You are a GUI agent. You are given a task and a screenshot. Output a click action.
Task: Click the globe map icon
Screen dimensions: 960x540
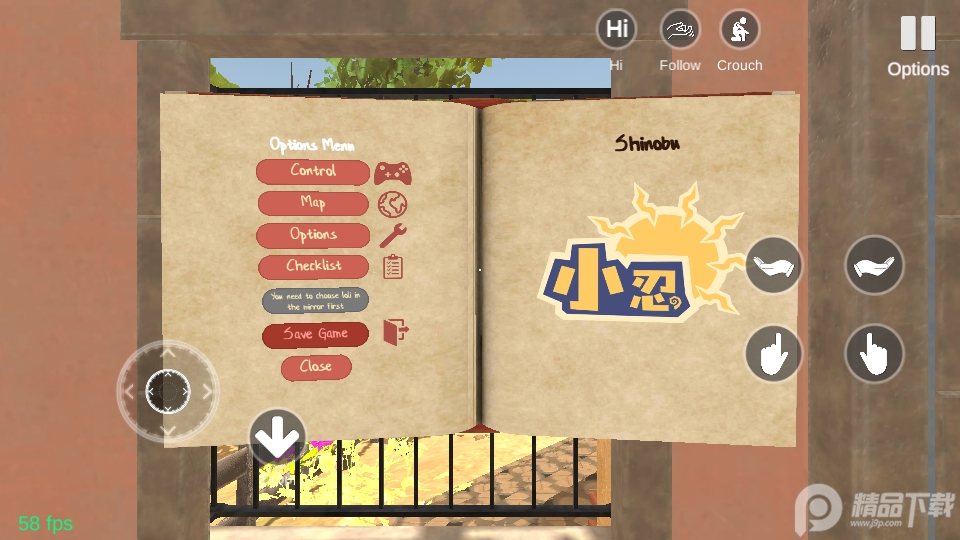coord(392,205)
